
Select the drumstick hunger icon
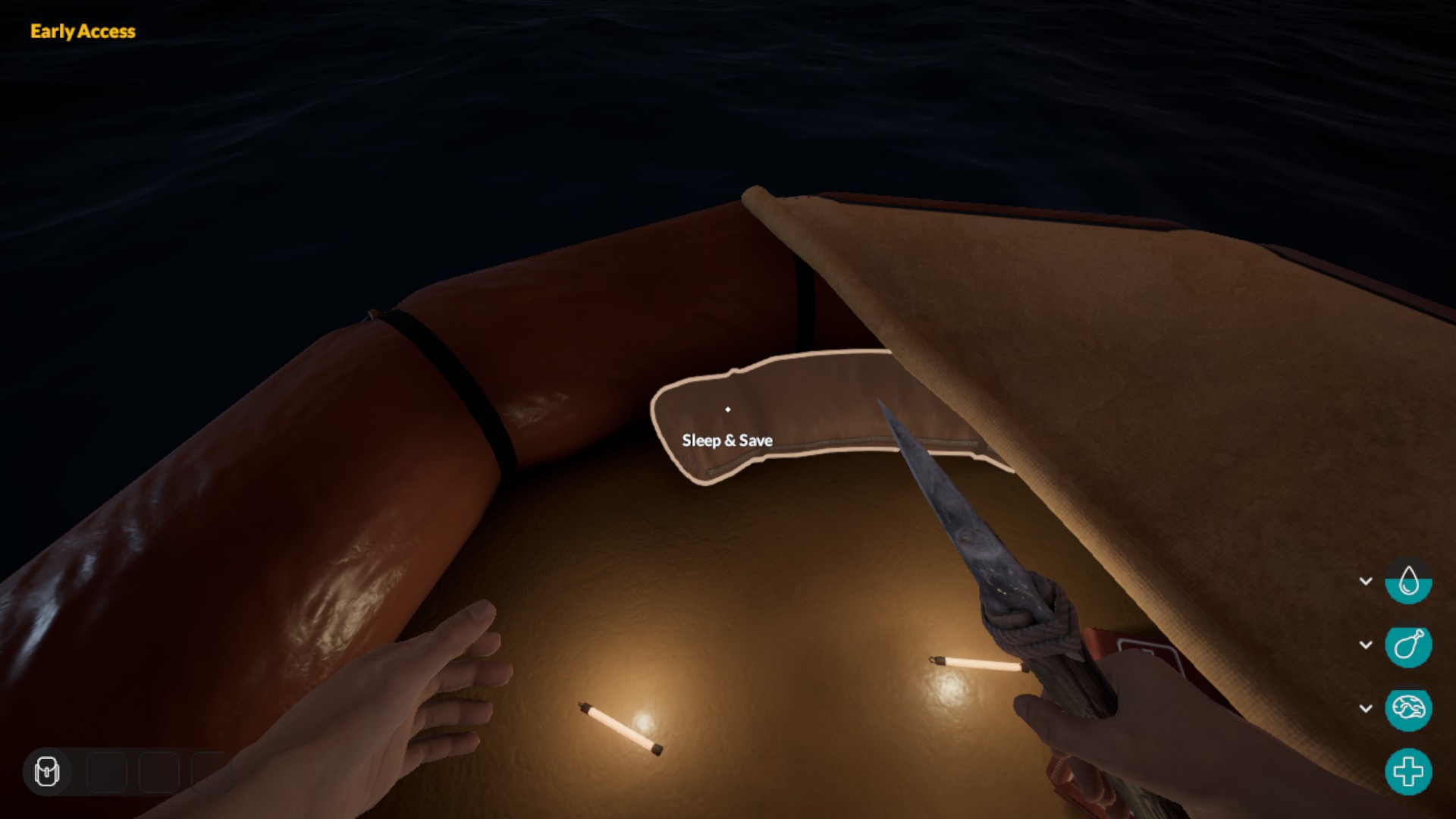click(1408, 645)
